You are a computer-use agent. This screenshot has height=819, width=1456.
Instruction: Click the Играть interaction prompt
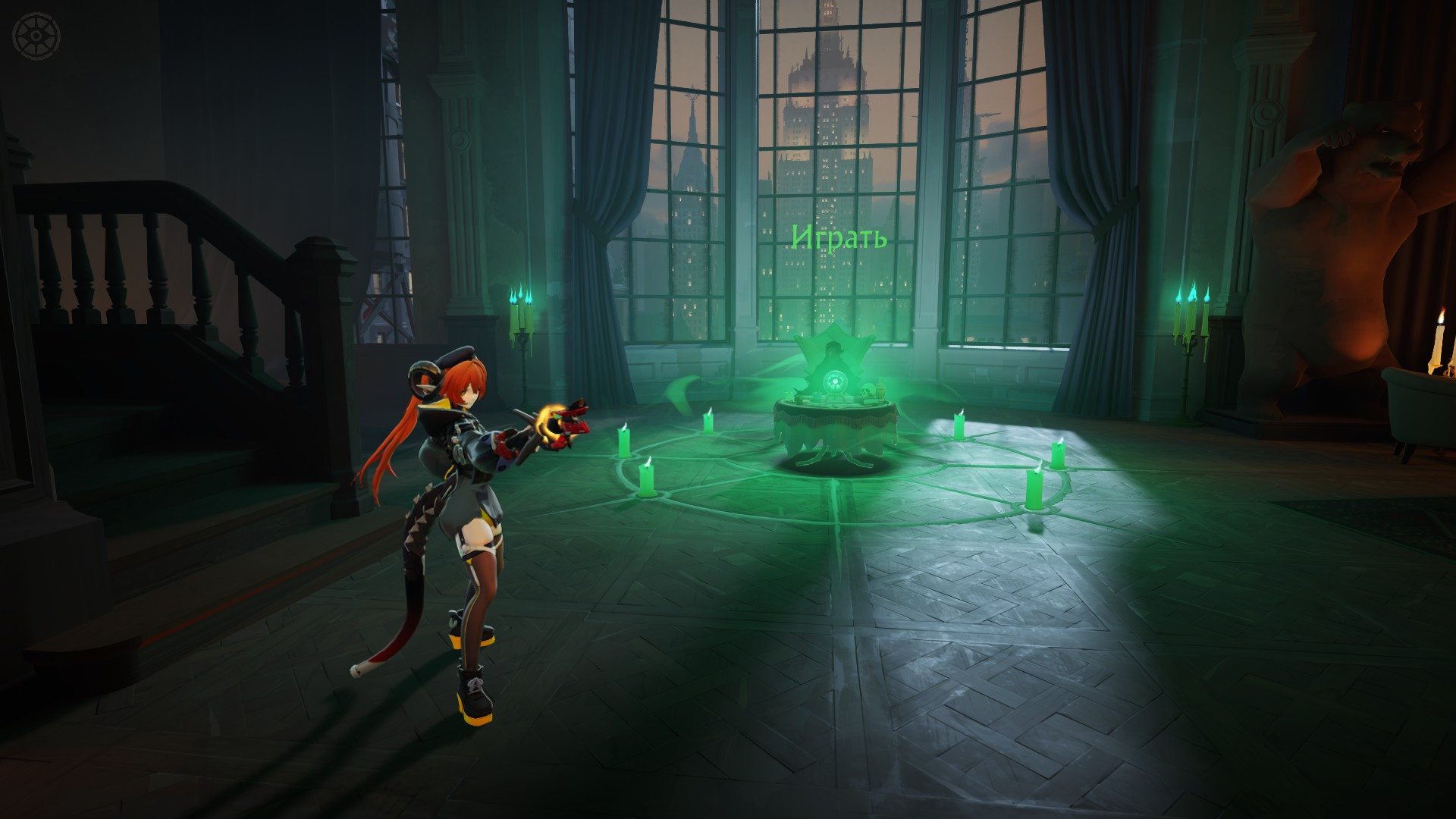(x=839, y=238)
